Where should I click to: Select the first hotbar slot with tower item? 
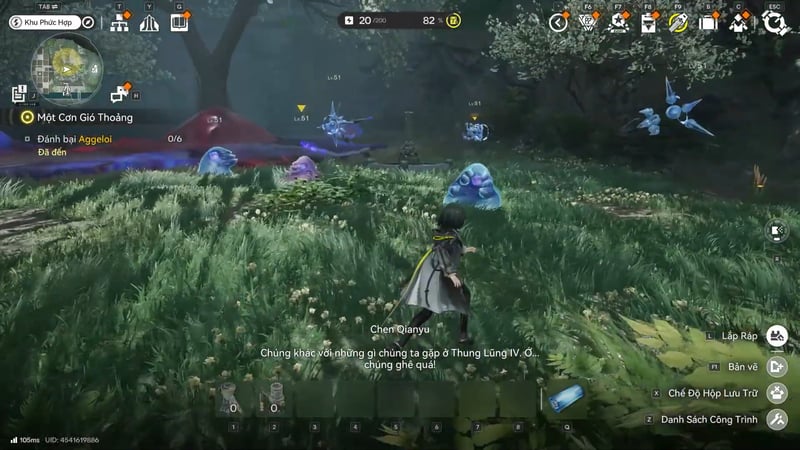pos(232,398)
